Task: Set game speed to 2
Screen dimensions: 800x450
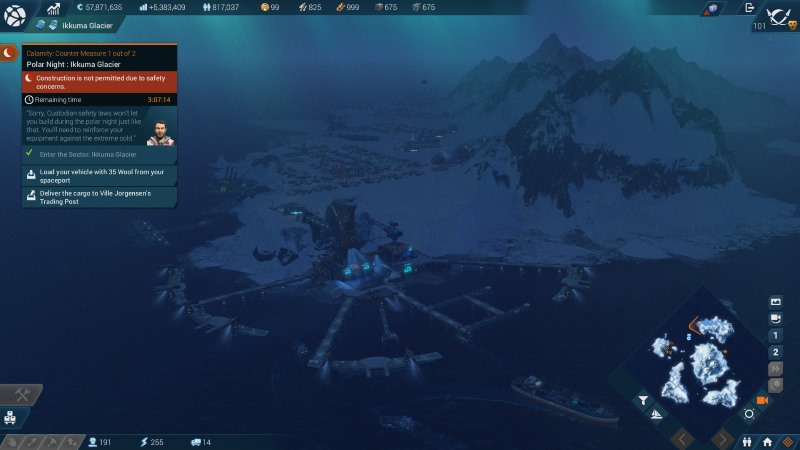Action: [775, 352]
